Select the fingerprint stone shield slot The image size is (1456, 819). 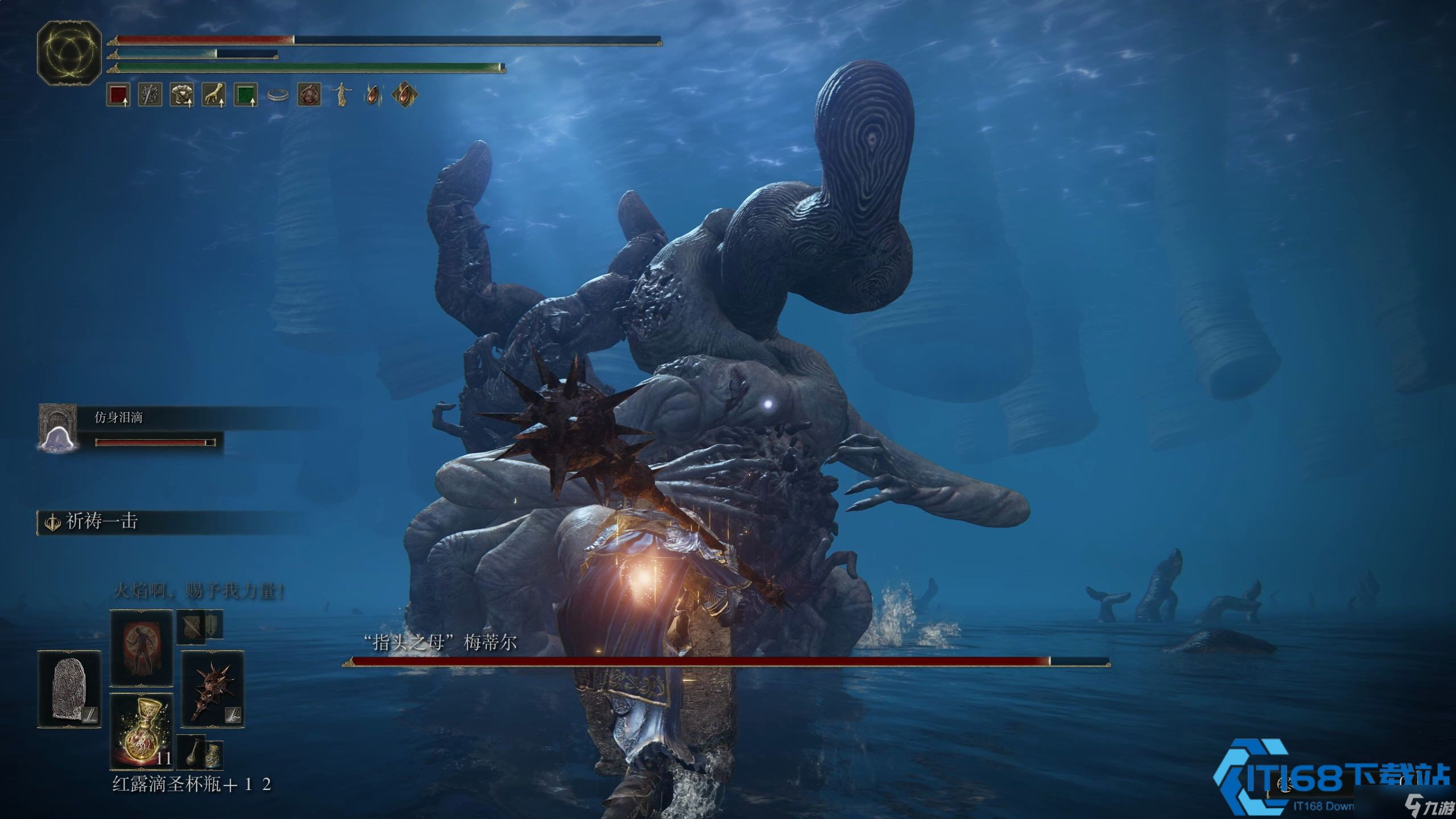pyautogui.click(x=69, y=689)
